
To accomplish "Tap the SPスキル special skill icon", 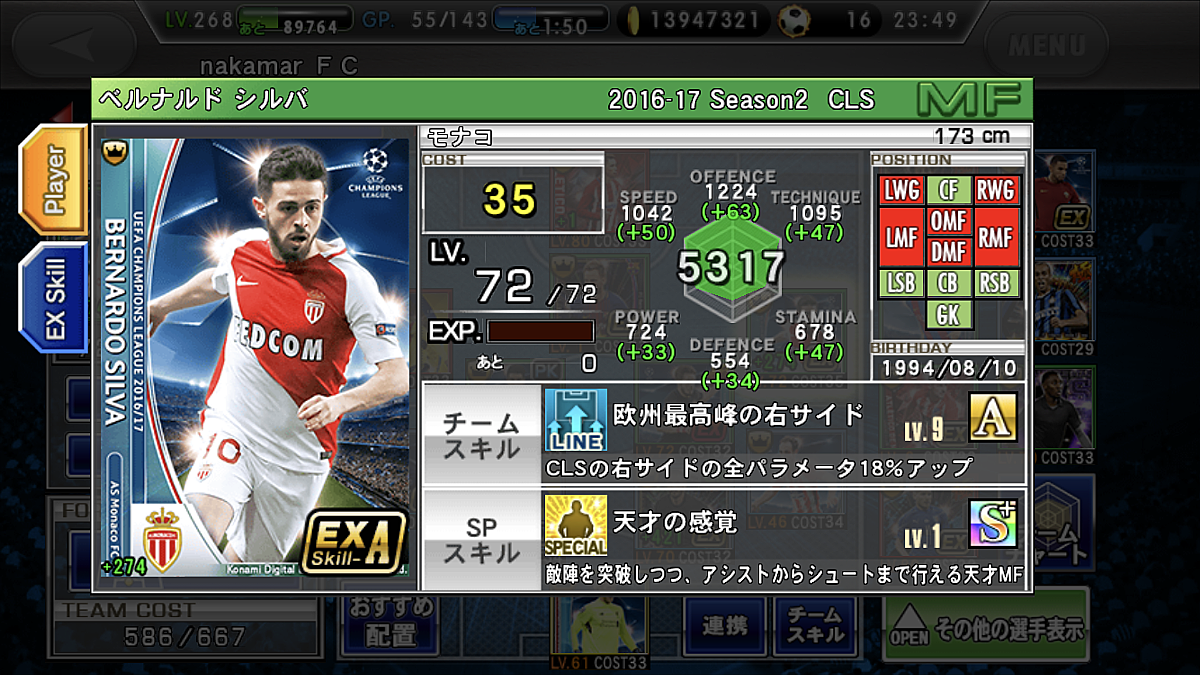I will tap(575, 525).
